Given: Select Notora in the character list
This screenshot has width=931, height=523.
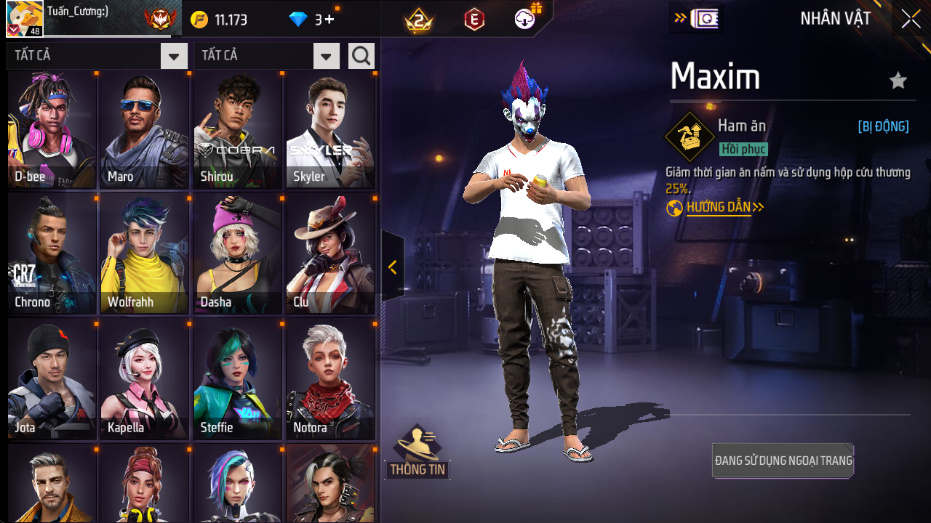Looking at the screenshot, I should [331, 379].
